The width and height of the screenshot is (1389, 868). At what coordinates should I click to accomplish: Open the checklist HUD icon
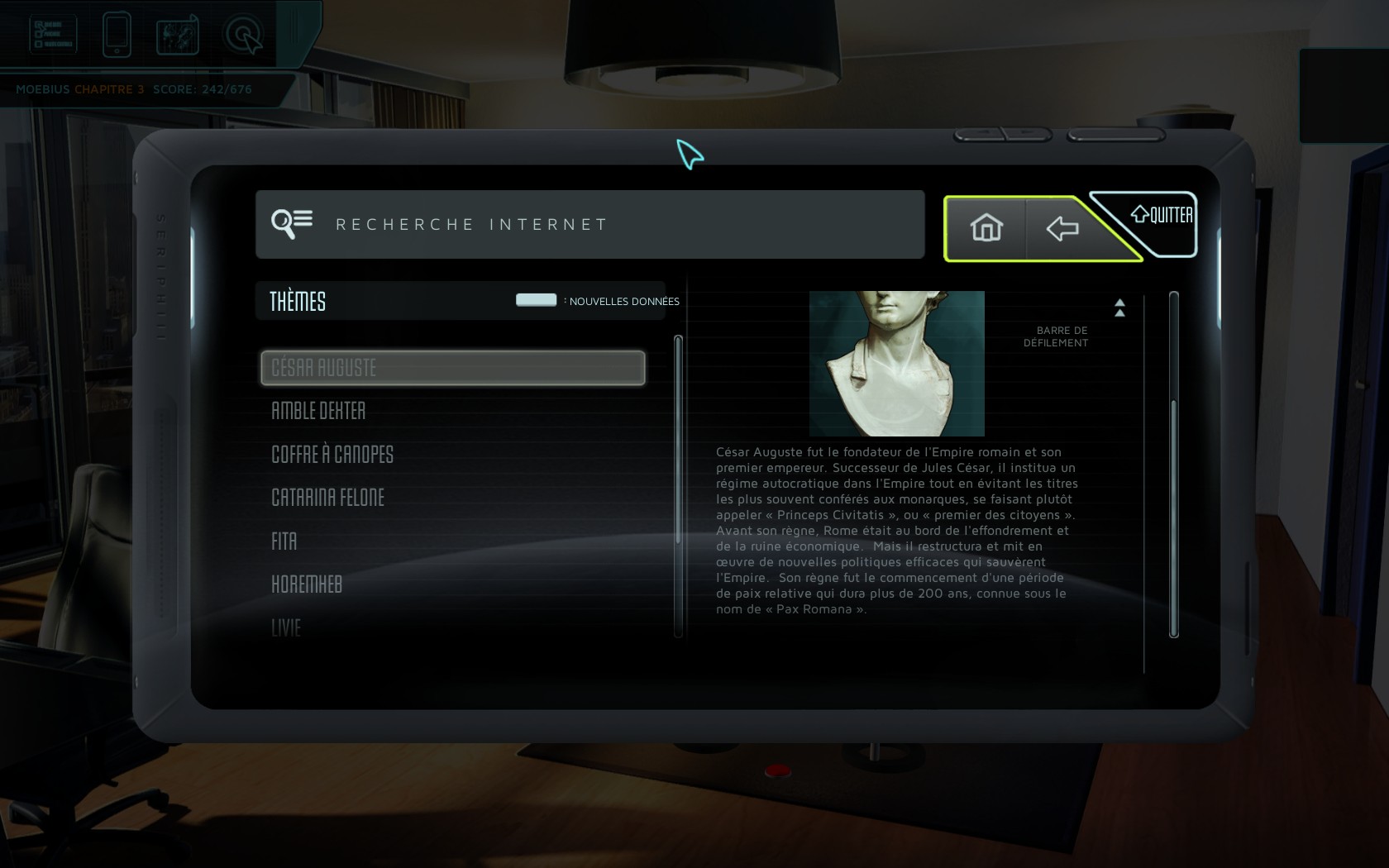coord(53,35)
